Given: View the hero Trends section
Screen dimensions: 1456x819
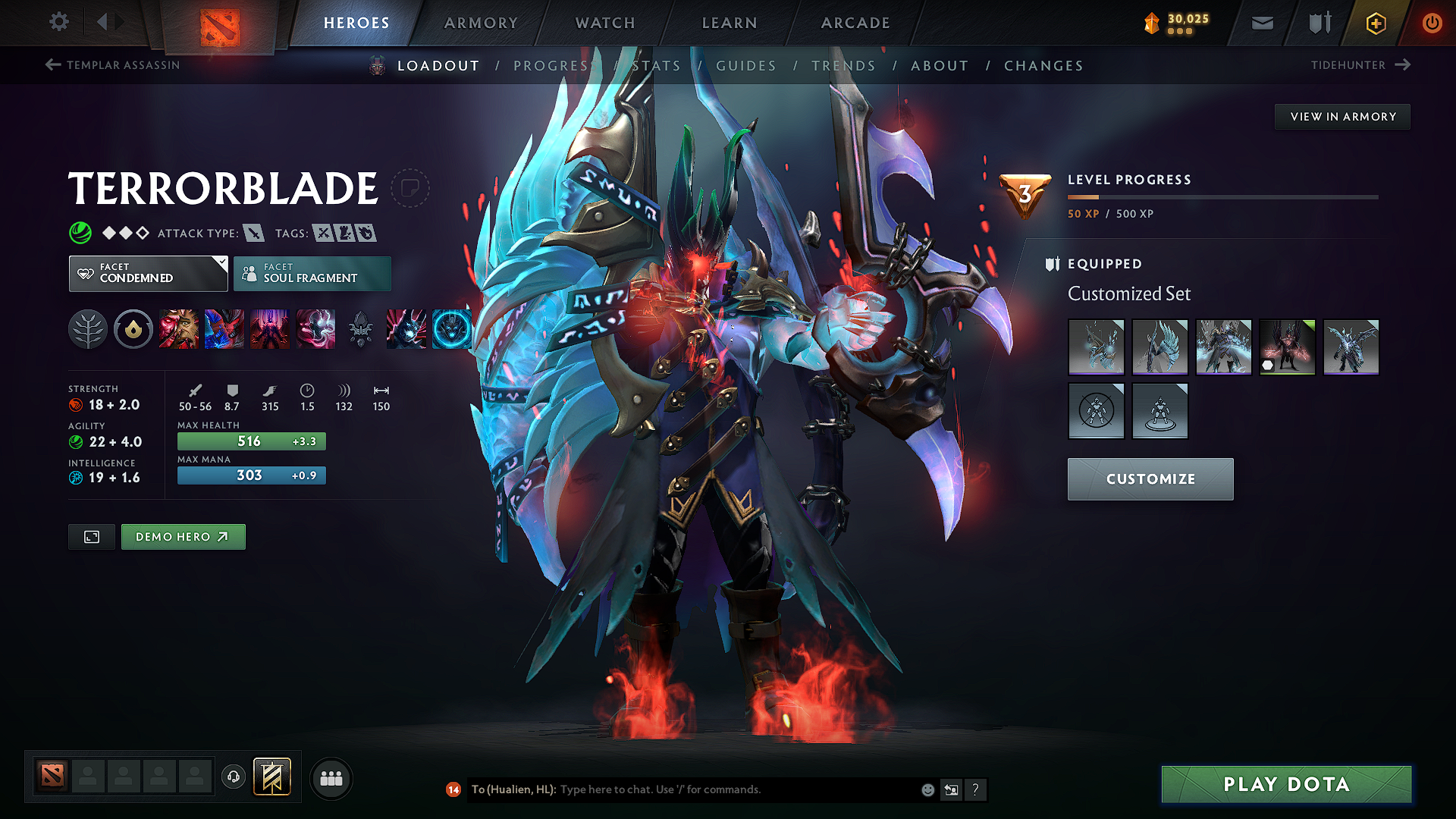Looking at the screenshot, I should 843,66.
